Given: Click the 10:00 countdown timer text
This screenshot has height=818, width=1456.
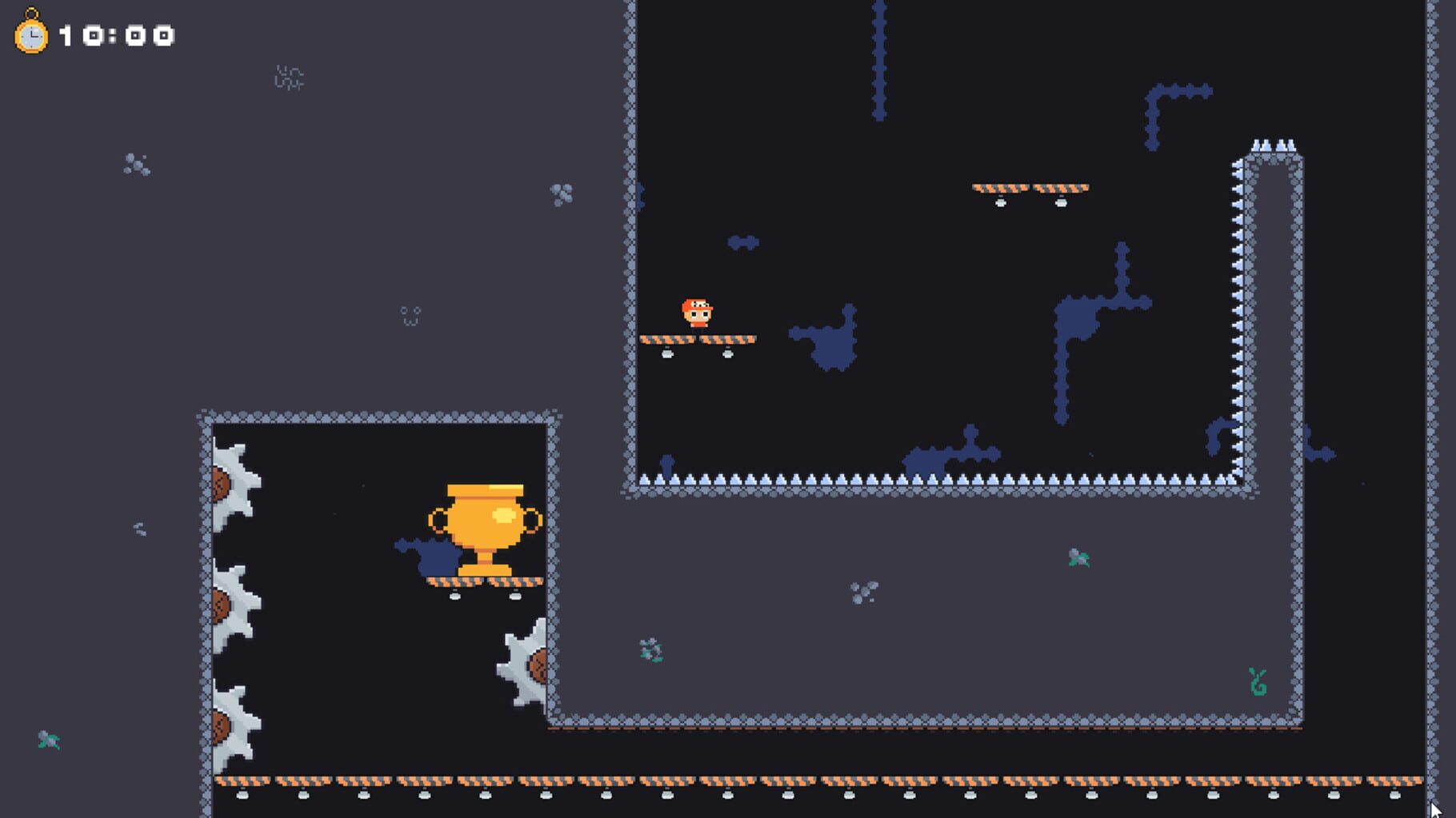Looking at the screenshot, I should [116, 34].
